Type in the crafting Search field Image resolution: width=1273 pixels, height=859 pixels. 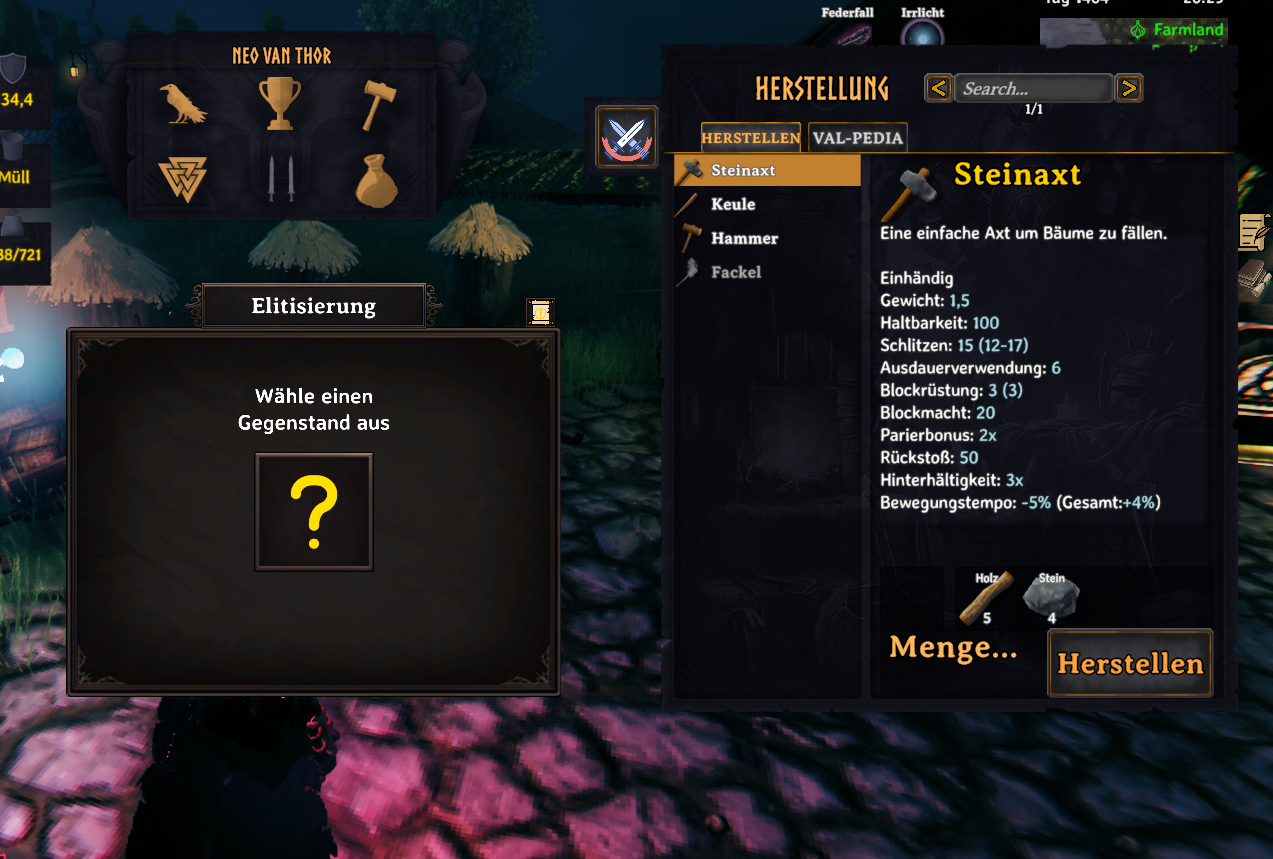[x=1033, y=89]
